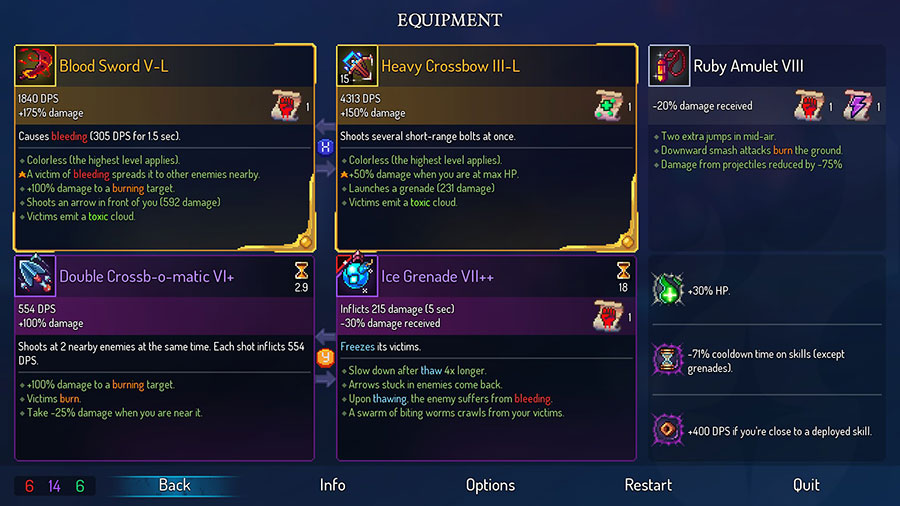Viewport: 900px width, 506px height.
Task: Go back with the Back button
Action: tap(174, 485)
